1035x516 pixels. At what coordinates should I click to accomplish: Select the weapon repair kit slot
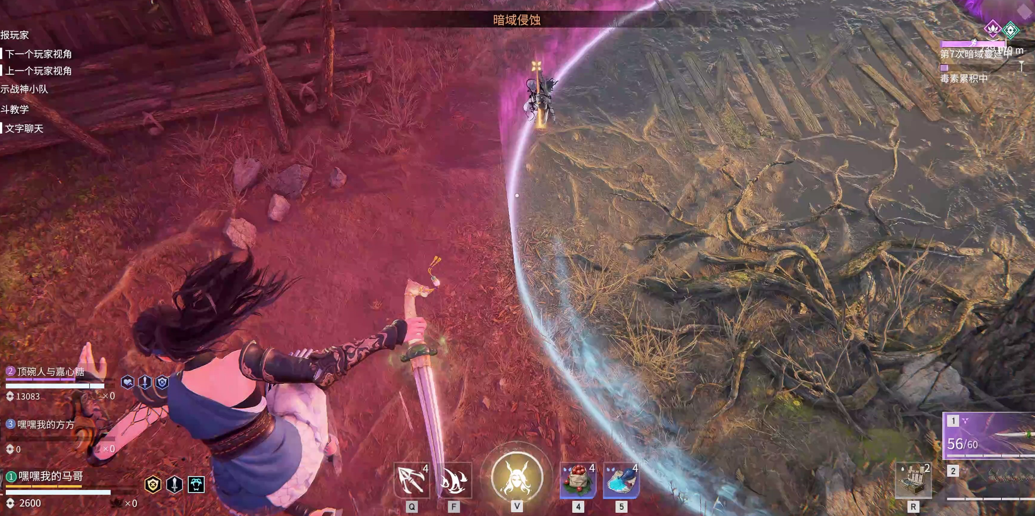pyautogui.click(x=913, y=481)
